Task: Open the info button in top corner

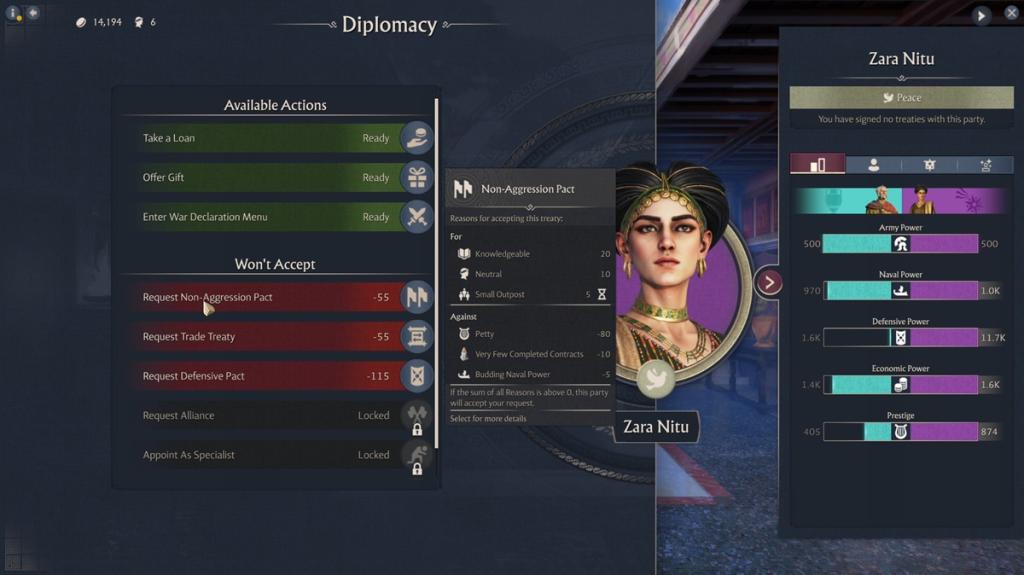Action: (x=13, y=14)
